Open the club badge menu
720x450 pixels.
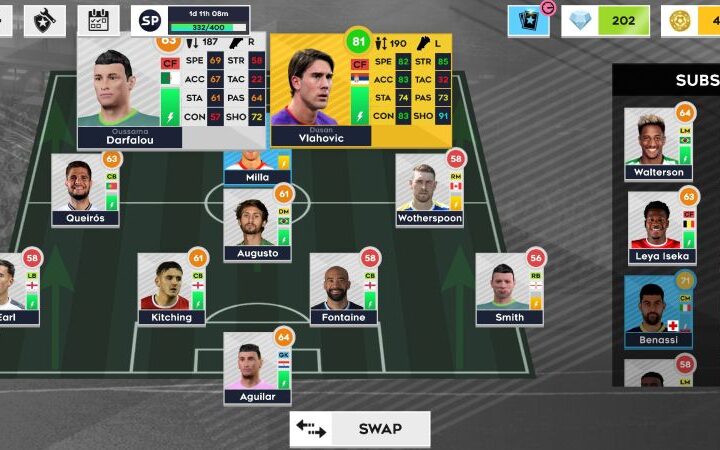click(44, 19)
